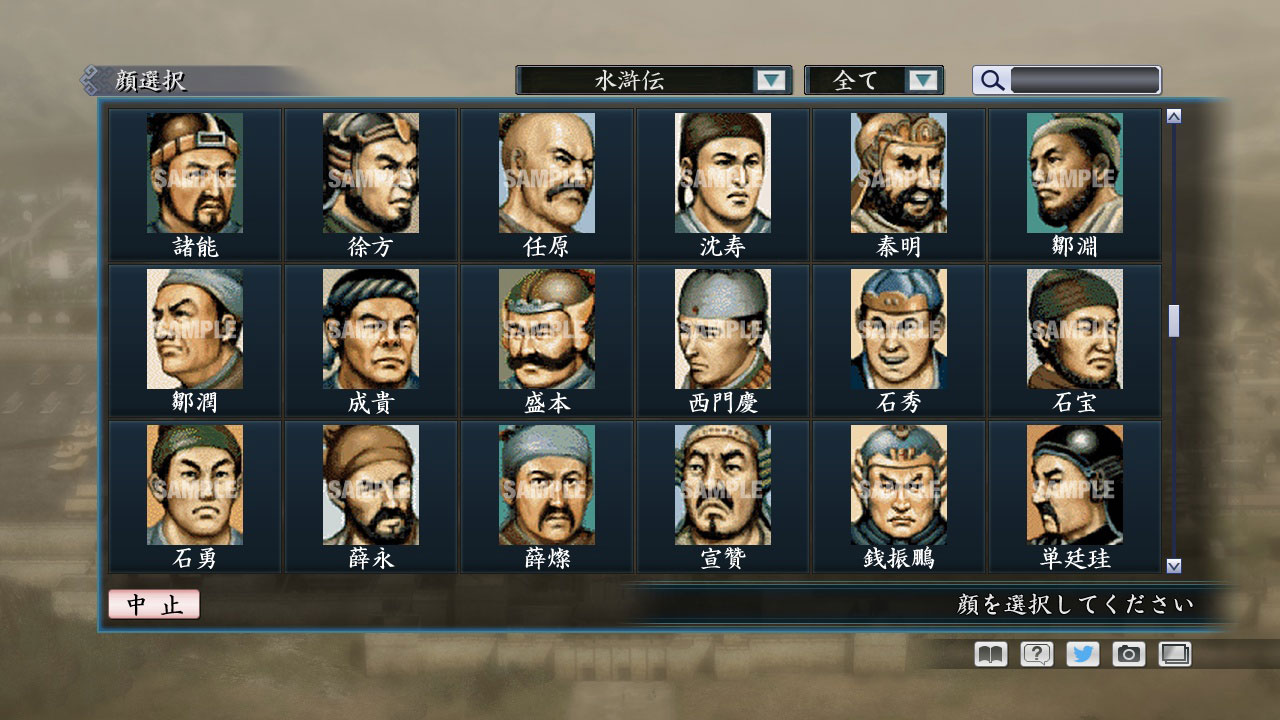Viewport: 1280px width, 720px height.
Task: Take a screenshot with the camera icon
Action: click(x=1129, y=654)
